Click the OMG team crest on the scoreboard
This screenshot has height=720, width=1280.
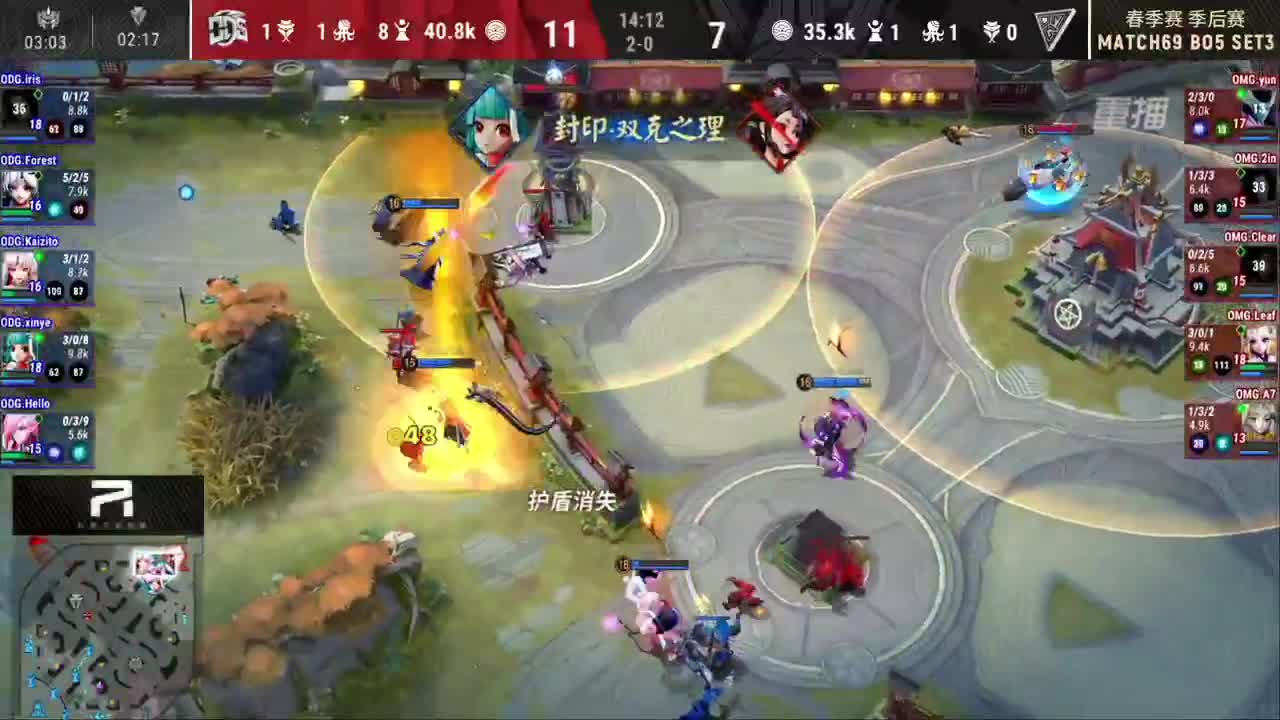1056,30
